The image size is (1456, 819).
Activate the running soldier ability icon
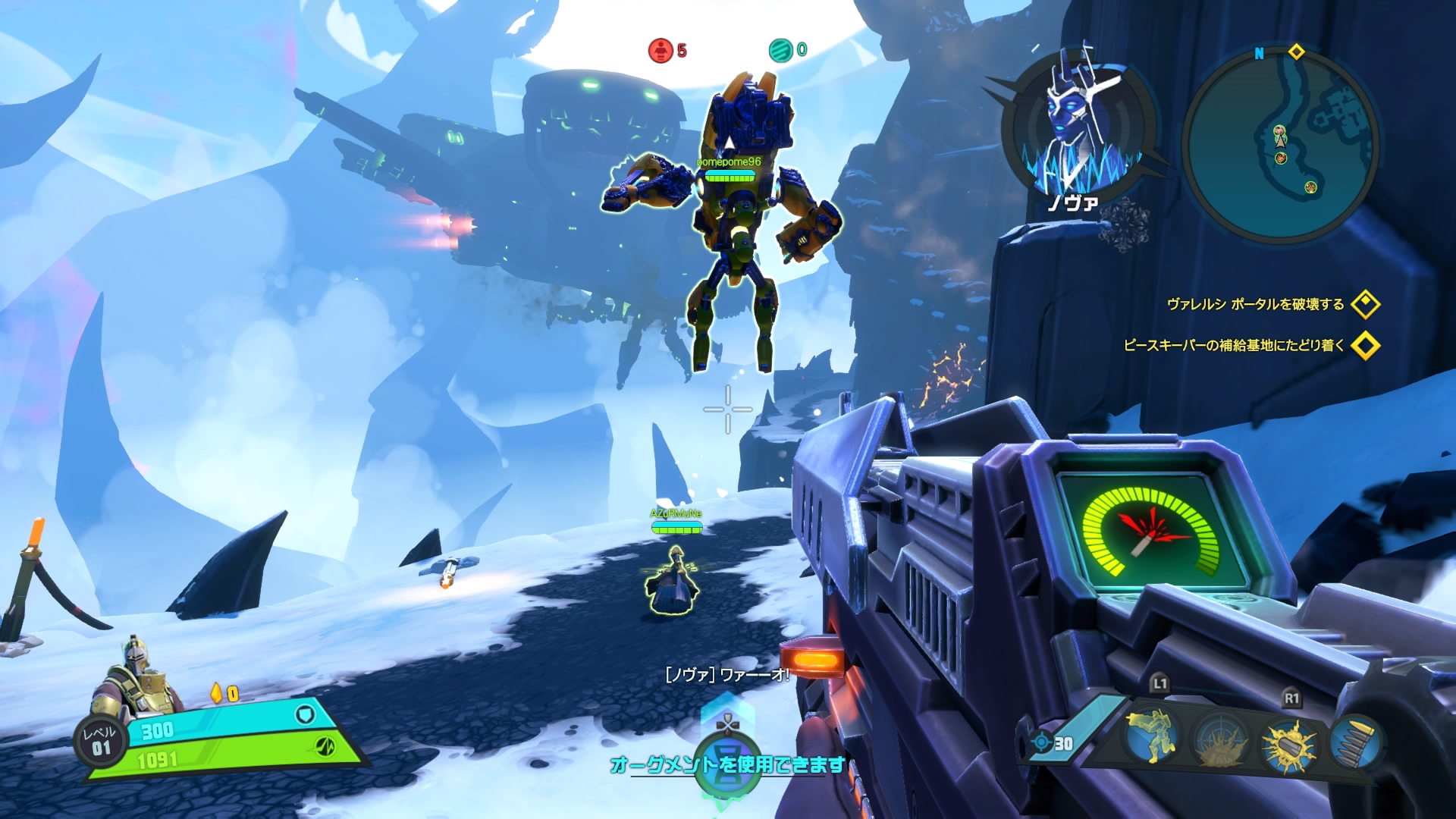tap(1152, 736)
